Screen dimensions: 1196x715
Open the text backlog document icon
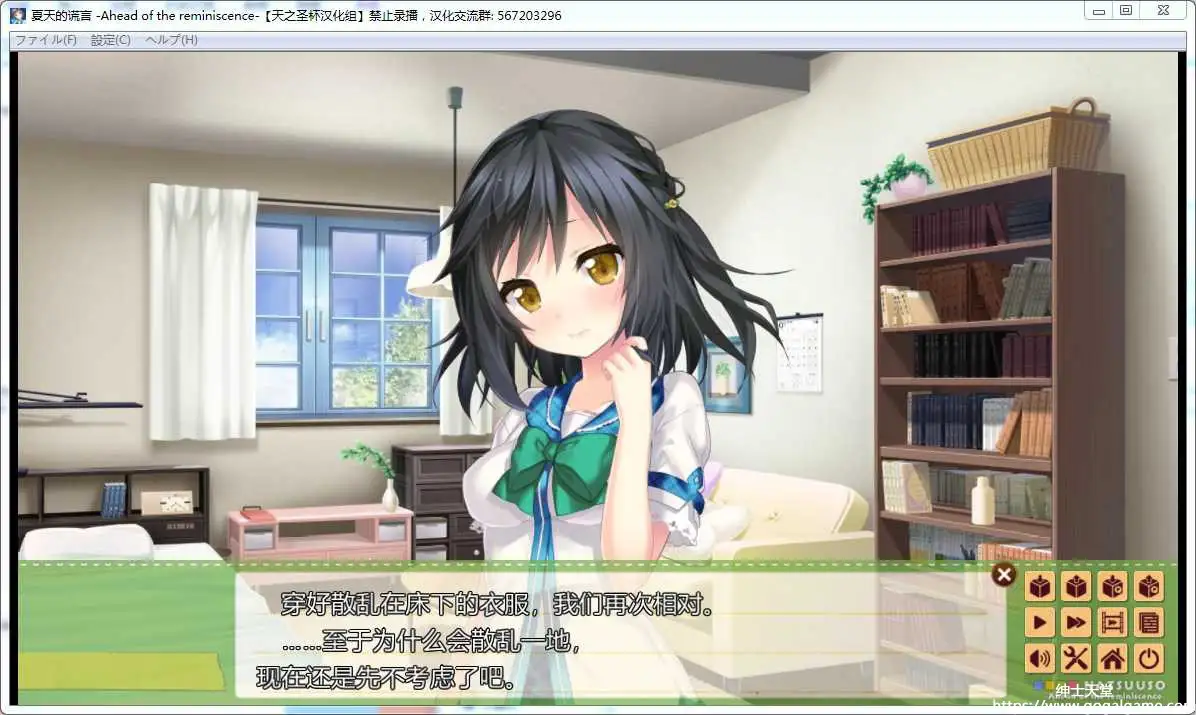pos(1149,623)
